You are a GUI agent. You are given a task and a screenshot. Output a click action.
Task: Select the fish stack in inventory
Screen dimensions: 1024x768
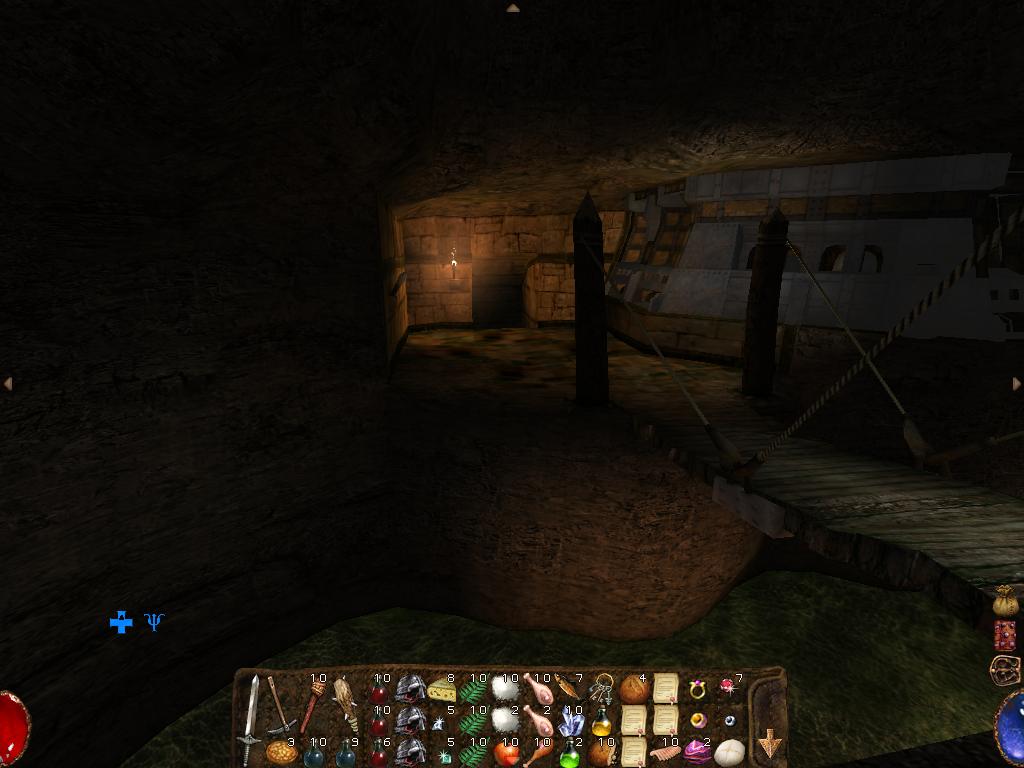click(568, 688)
